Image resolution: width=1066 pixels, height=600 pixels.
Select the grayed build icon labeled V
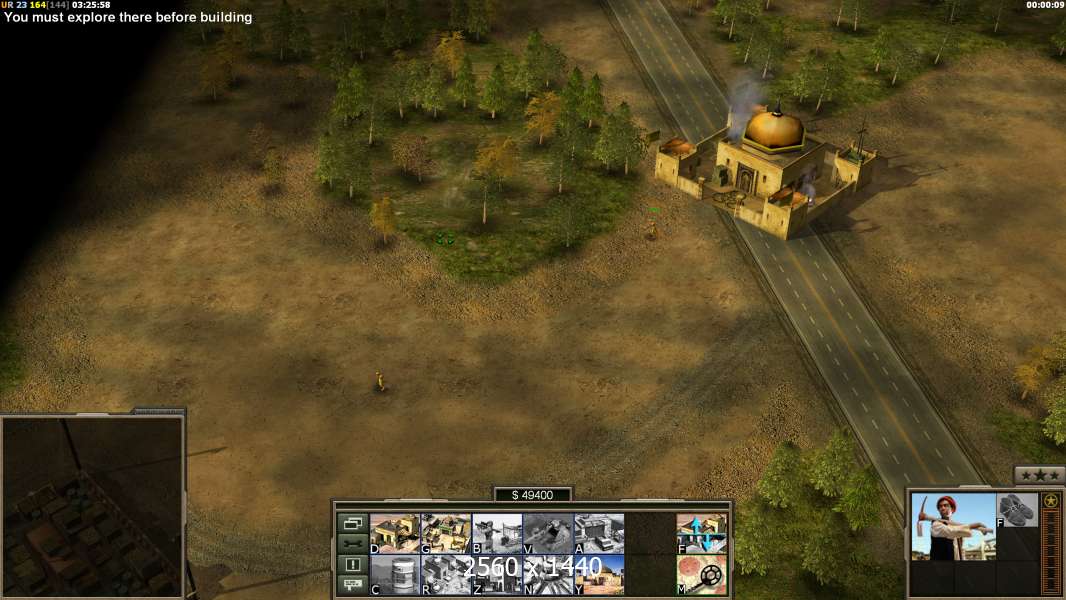coord(548,533)
